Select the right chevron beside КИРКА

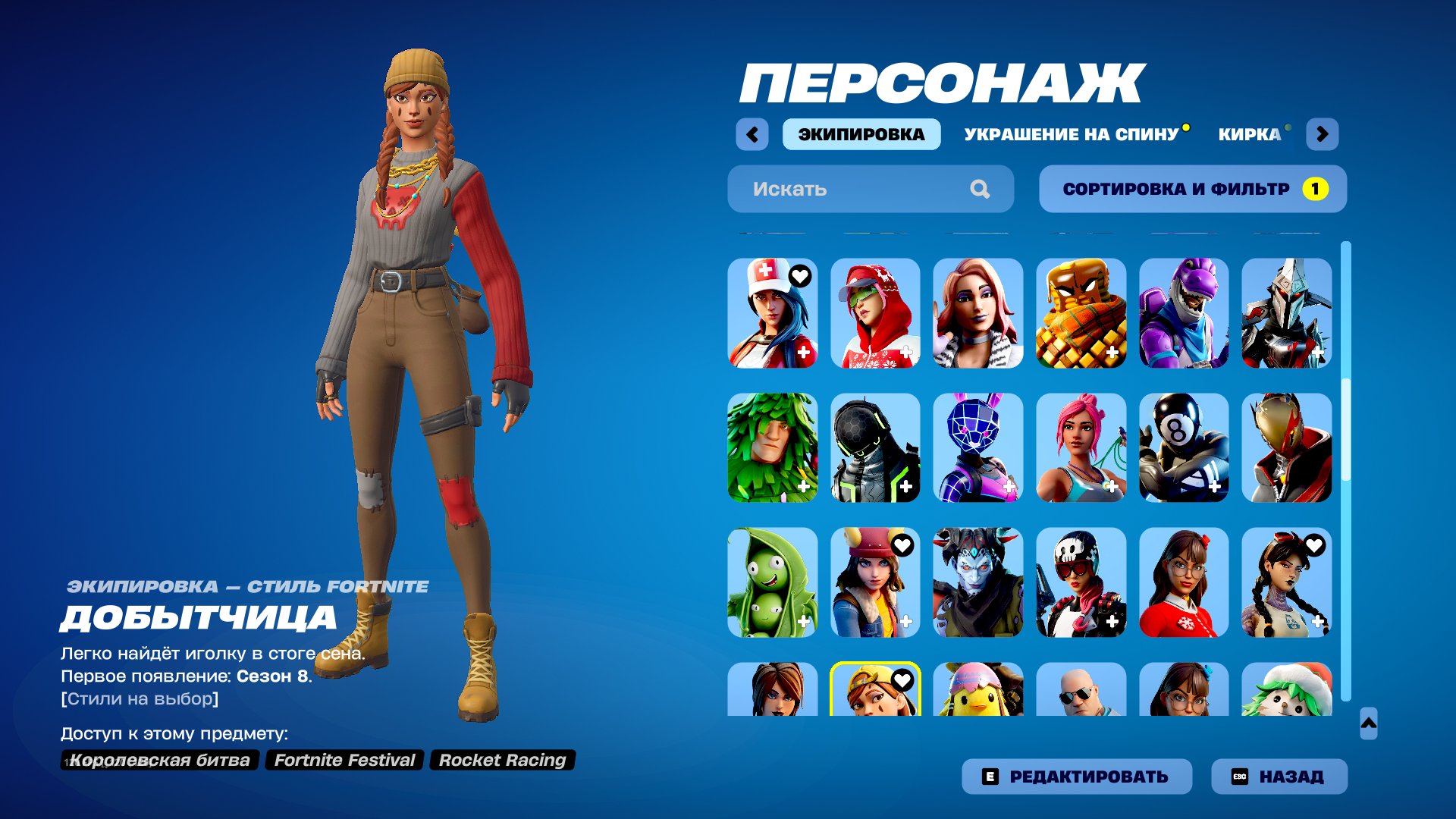1324,133
